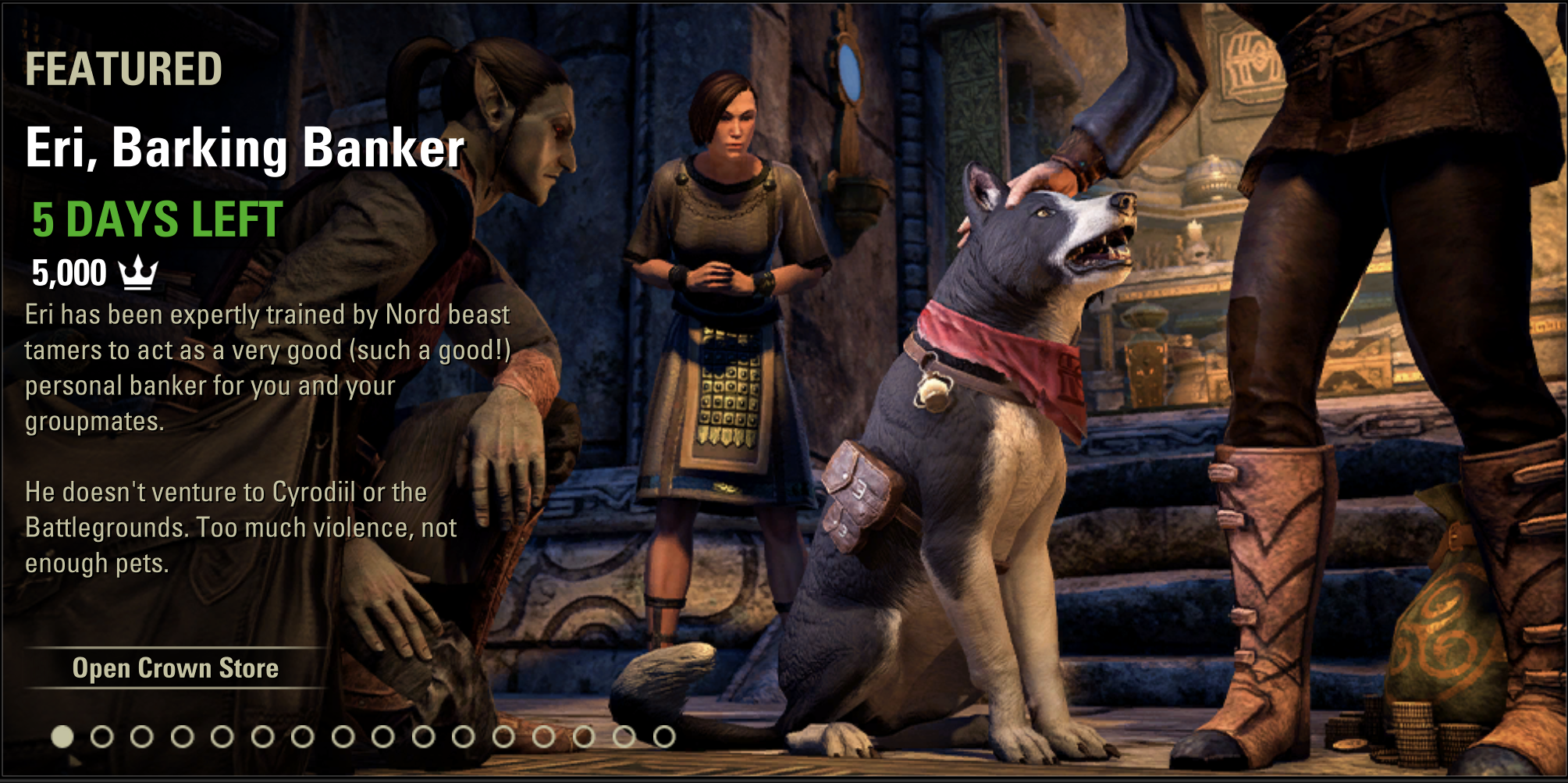Select the highlighted first carousel page dot
1568x783 pixels.
pyautogui.click(x=62, y=736)
